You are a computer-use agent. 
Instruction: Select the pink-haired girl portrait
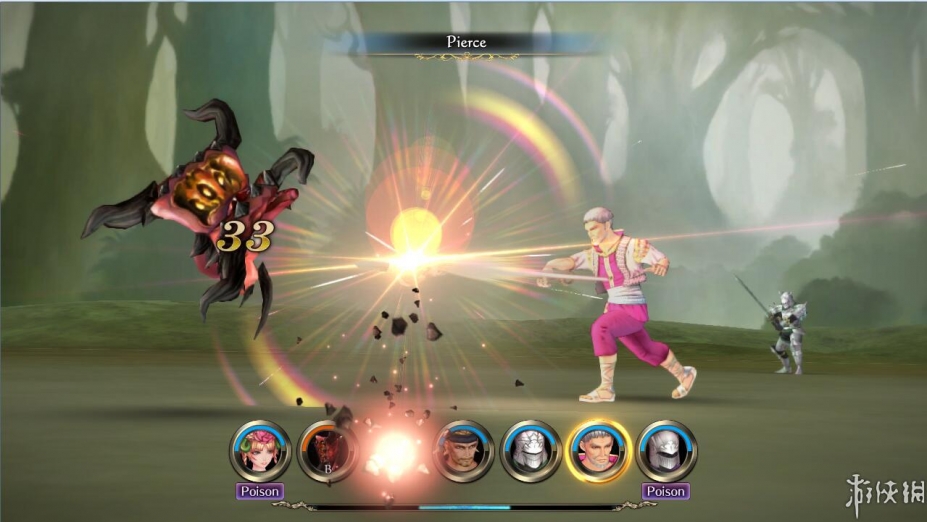[260, 450]
